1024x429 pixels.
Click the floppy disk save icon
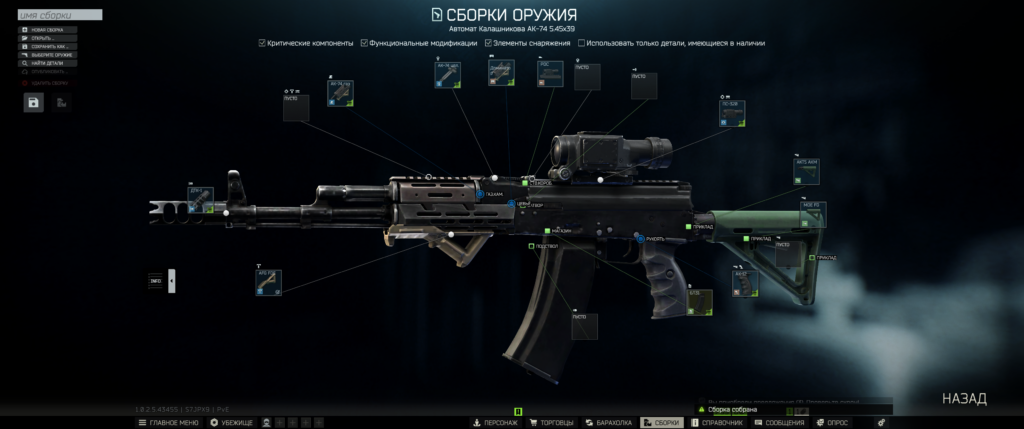[34, 102]
